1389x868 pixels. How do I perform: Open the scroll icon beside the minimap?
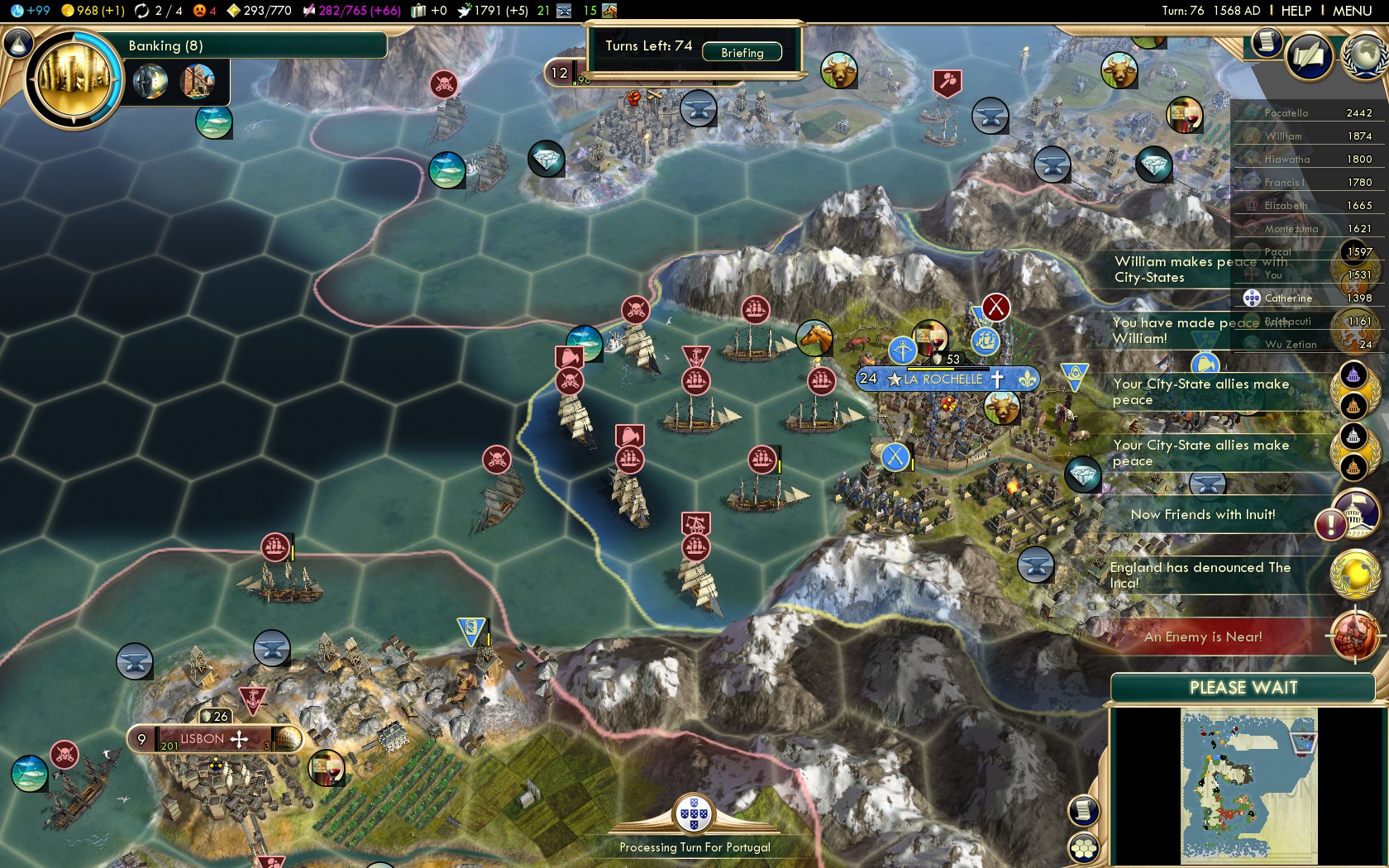1083,810
